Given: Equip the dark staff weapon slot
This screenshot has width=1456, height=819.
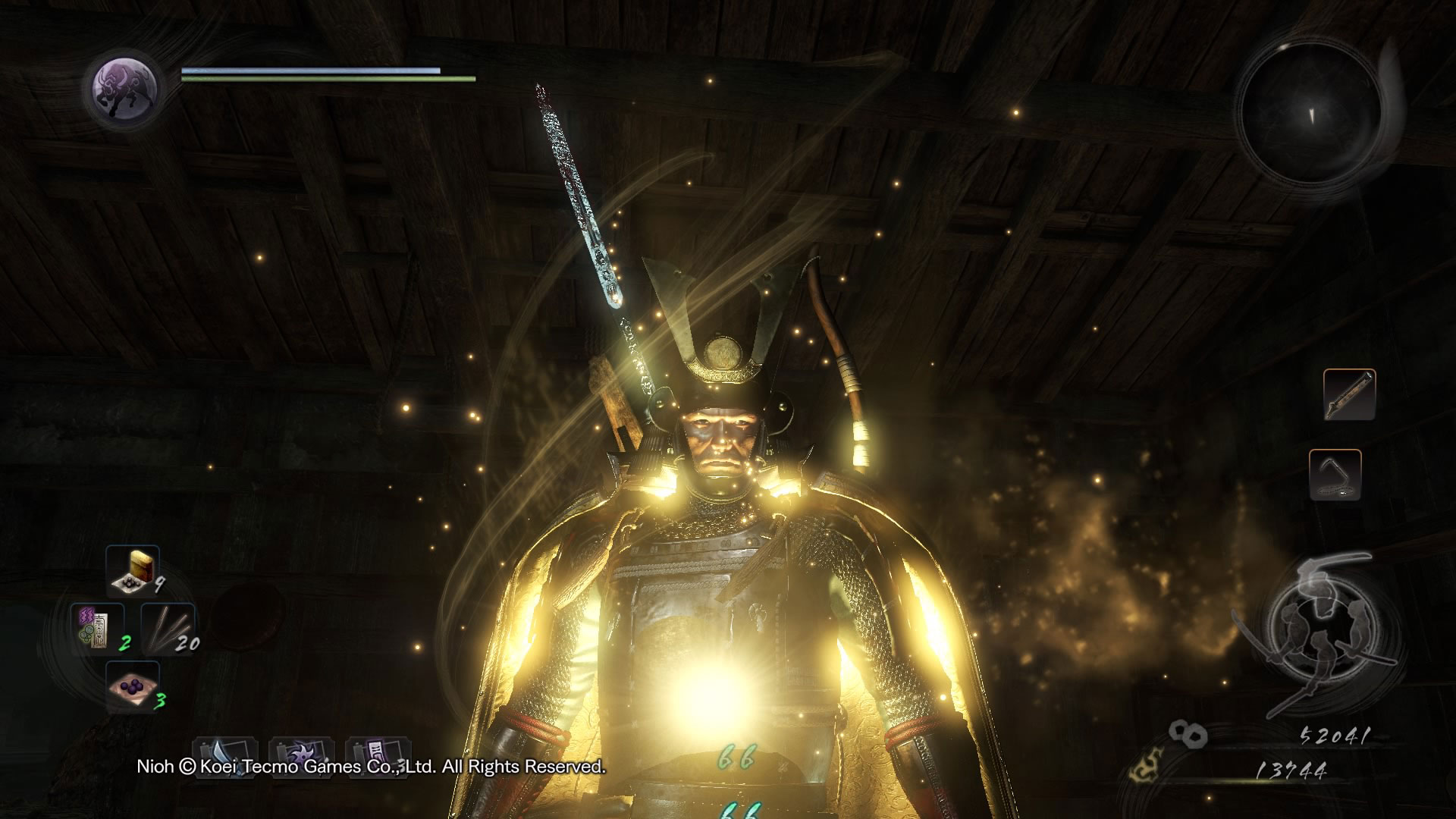Looking at the screenshot, I should (x=1349, y=394).
